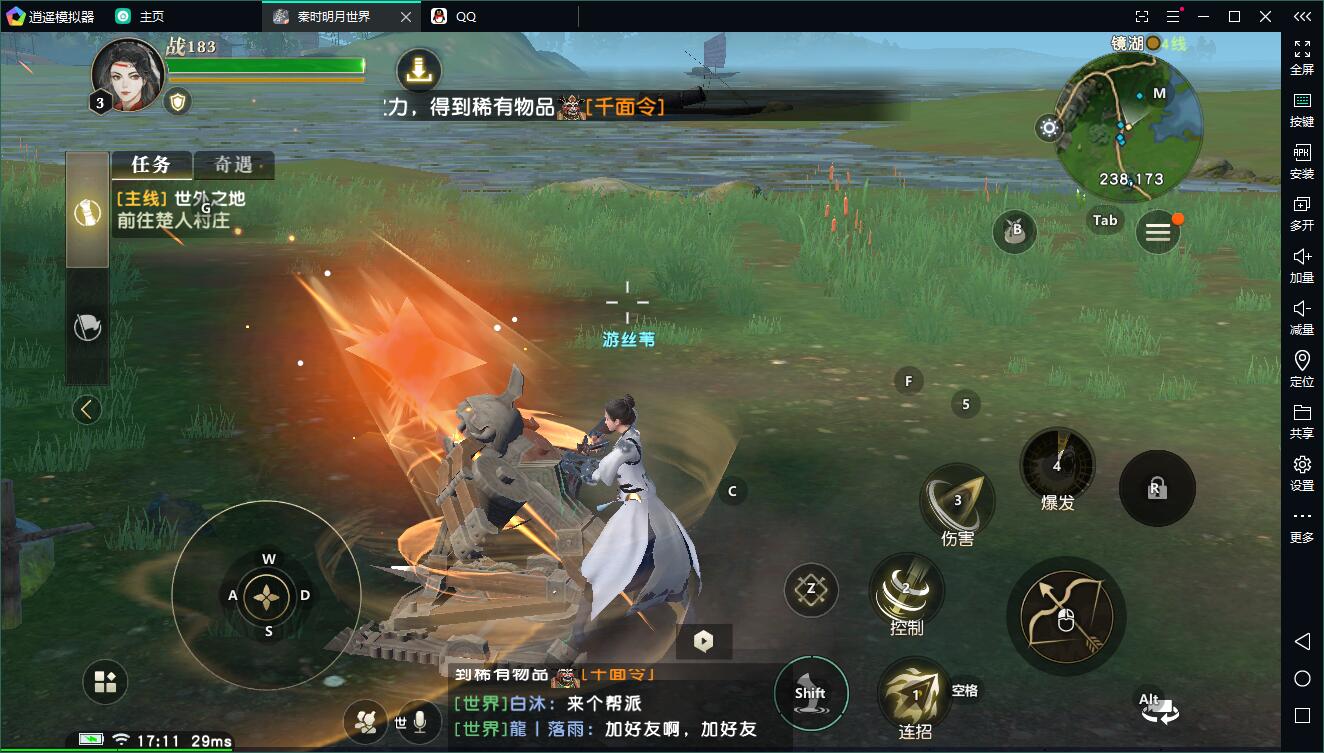Click the gear icon beside the minimap
The image size is (1324, 753).
[x=1049, y=127]
